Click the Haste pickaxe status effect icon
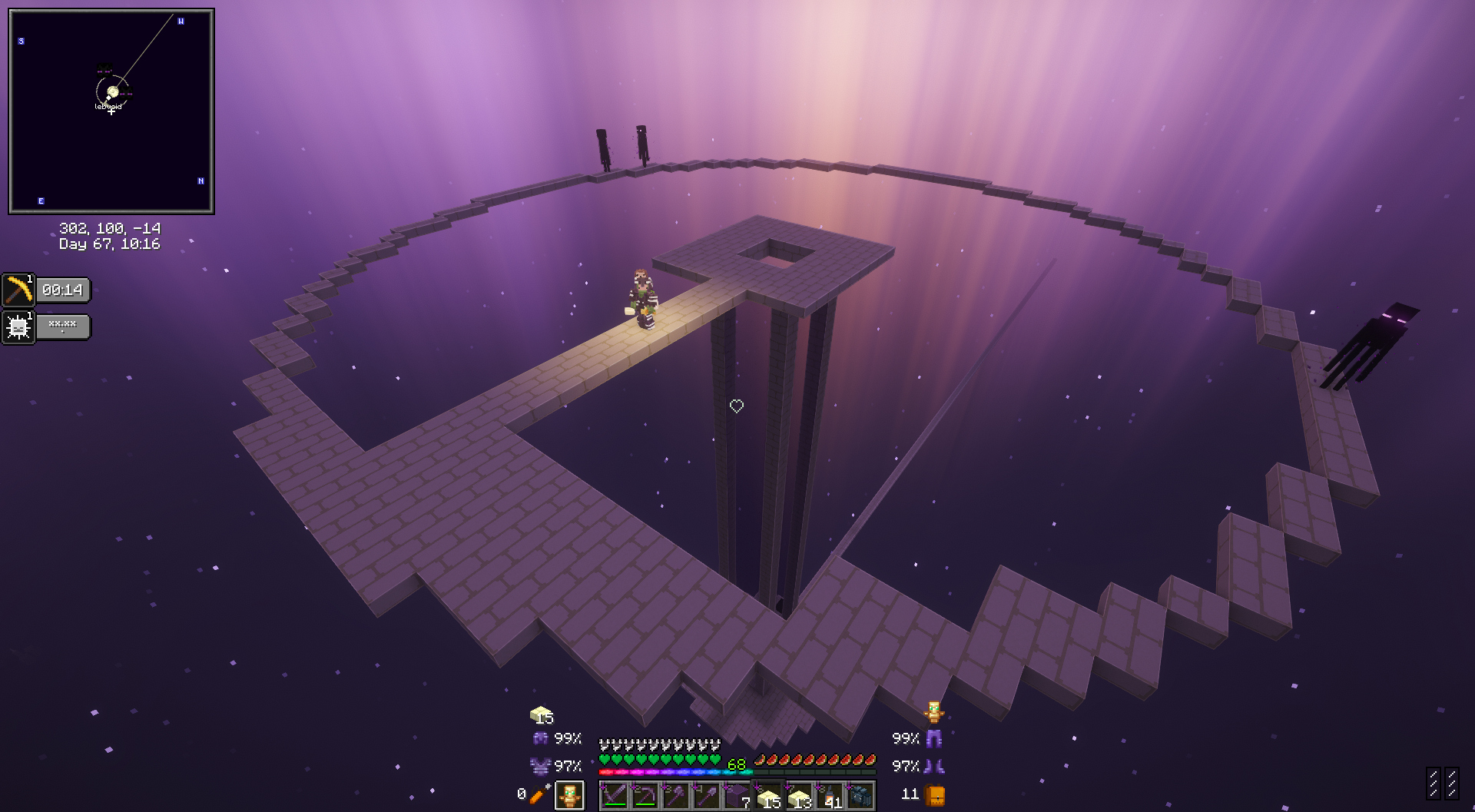Viewport: 1475px width, 812px height. point(18,290)
